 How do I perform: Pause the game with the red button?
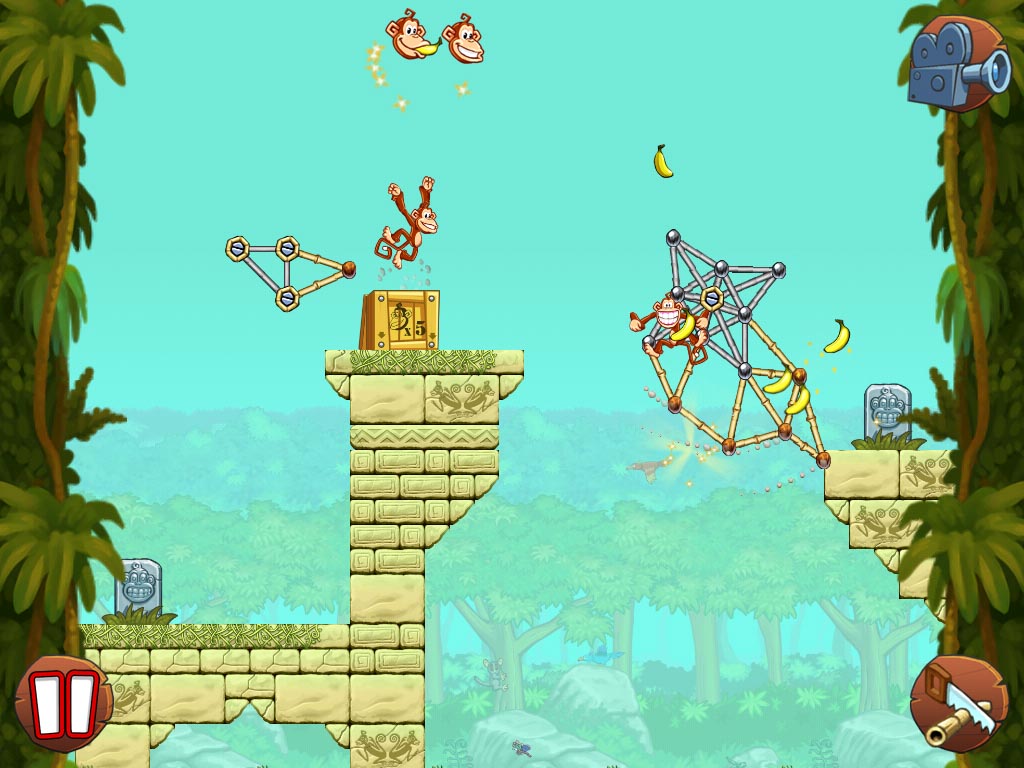[64, 703]
